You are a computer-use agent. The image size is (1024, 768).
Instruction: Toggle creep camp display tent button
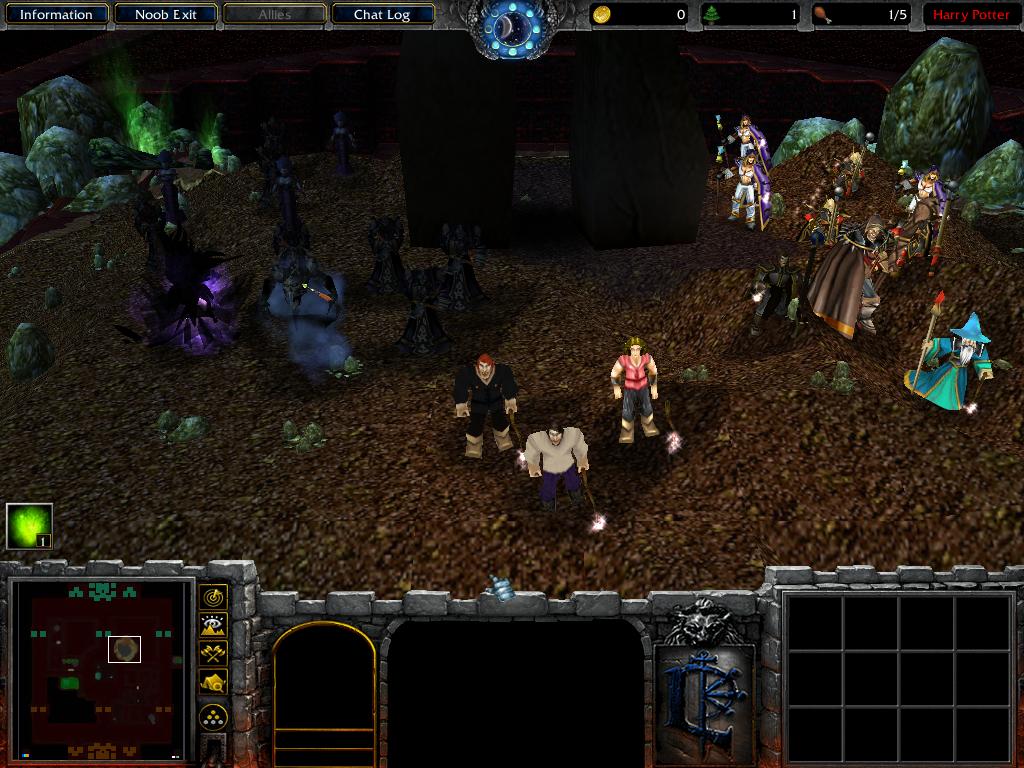(213, 682)
